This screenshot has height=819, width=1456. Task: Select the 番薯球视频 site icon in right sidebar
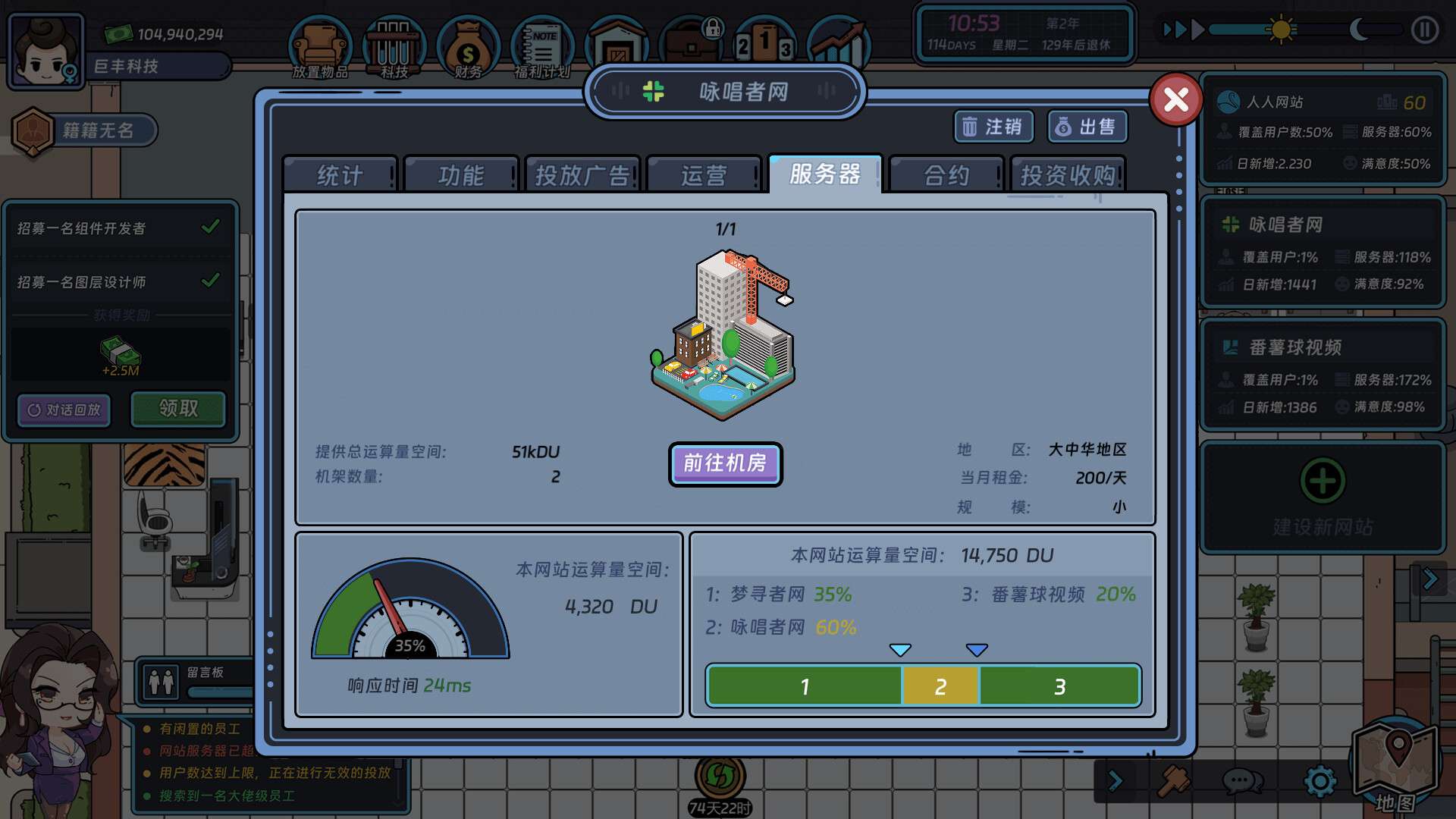click(1230, 347)
